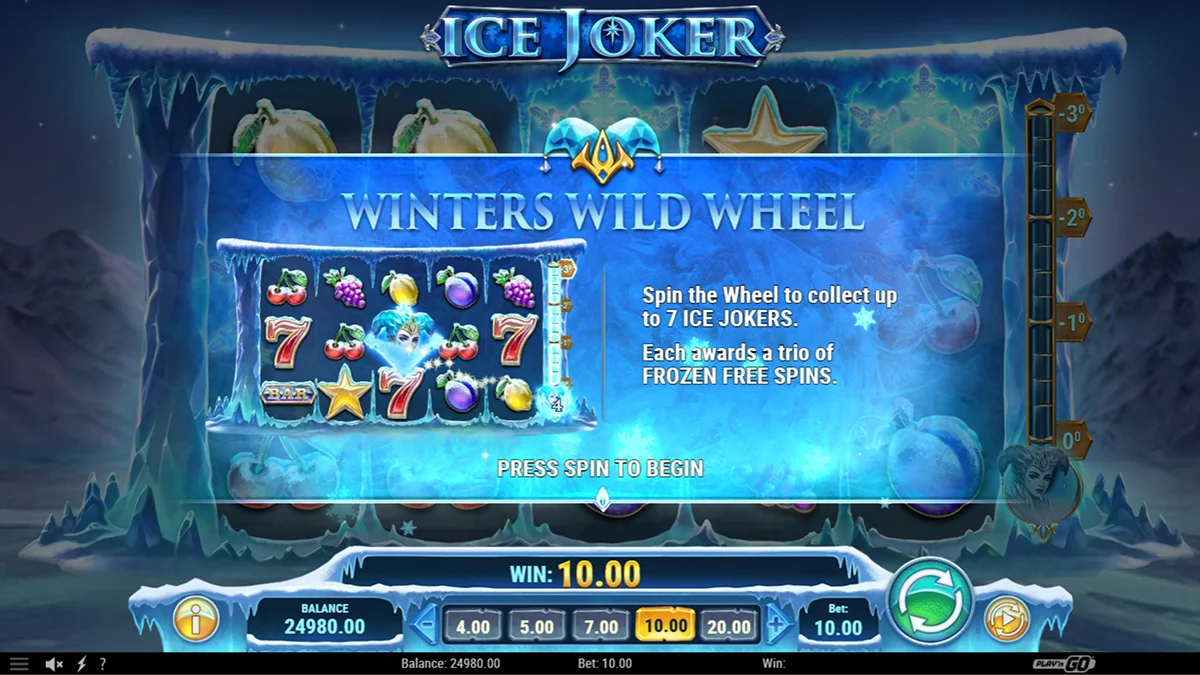Choose the 5.00 bet amount
The width and height of the screenshot is (1200, 675).
click(x=537, y=627)
